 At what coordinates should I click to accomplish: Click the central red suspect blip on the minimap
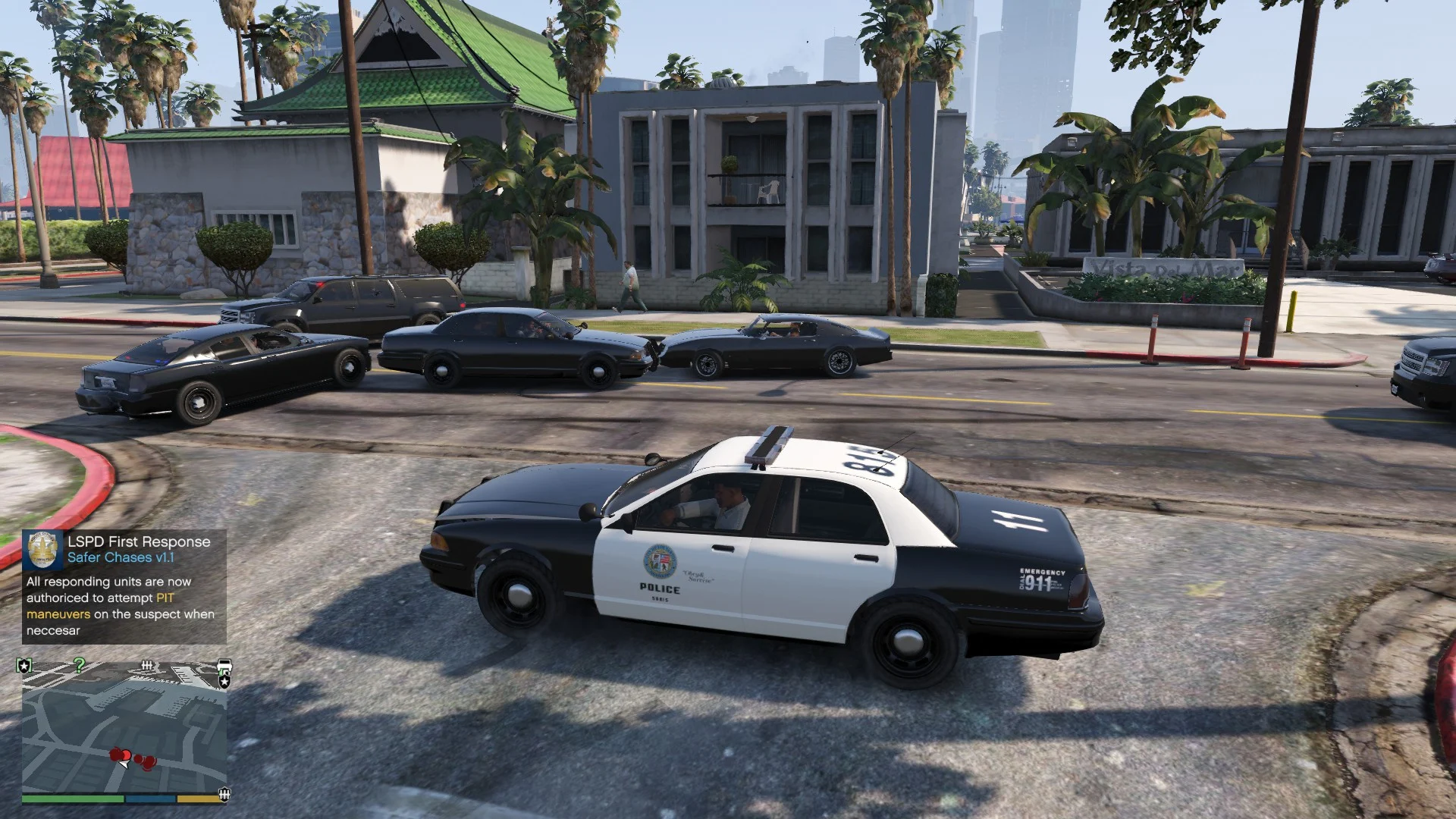coord(127,755)
